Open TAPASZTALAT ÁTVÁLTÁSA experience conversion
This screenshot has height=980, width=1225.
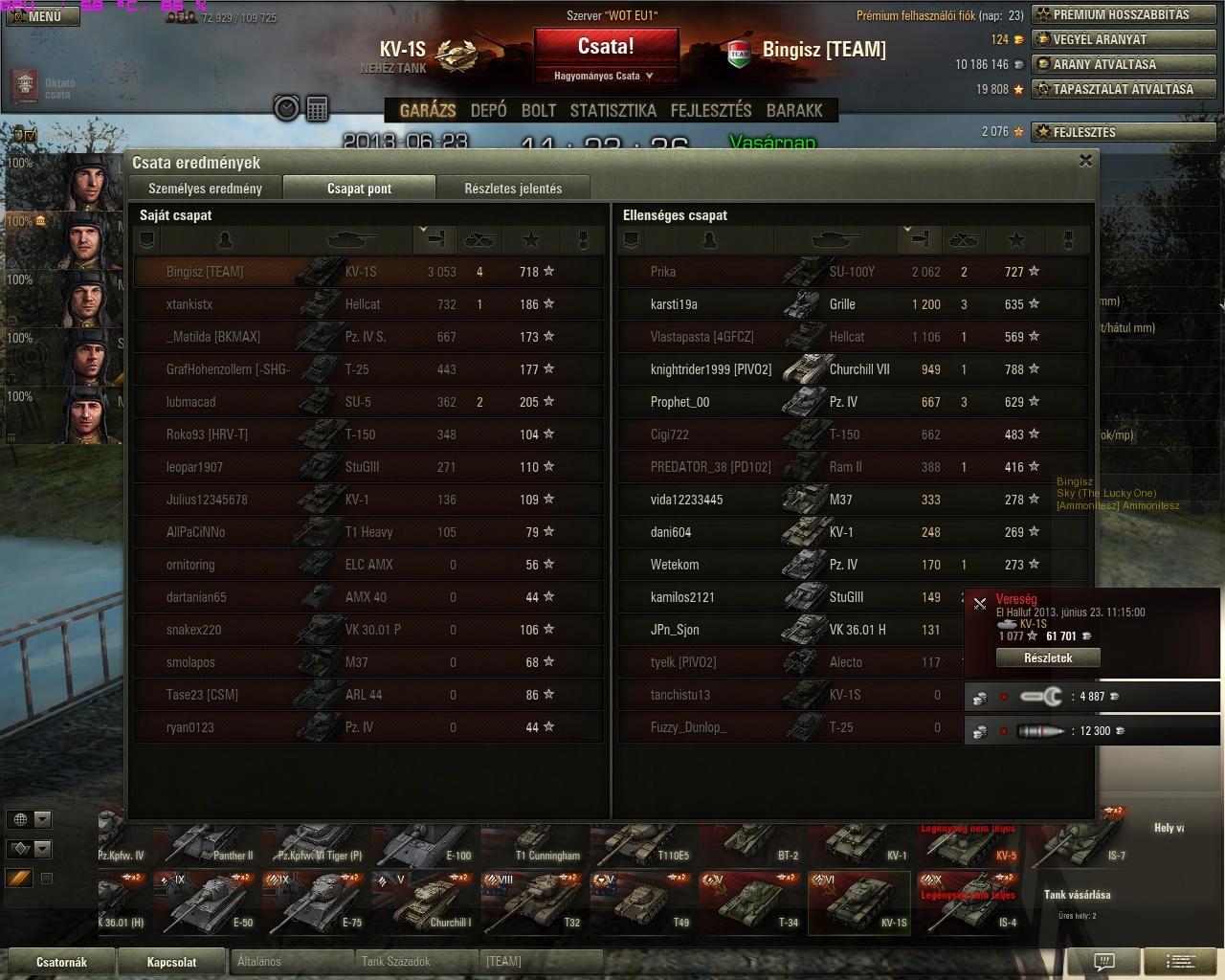pyautogui.click(x=1122, y=89)
